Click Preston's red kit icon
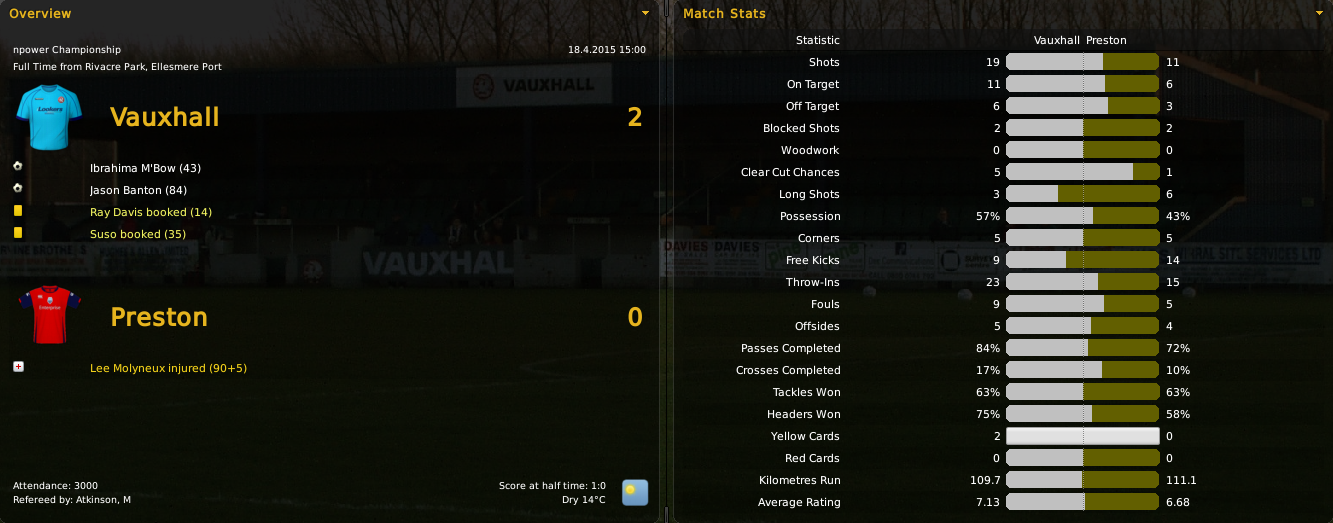 point(41,315)
